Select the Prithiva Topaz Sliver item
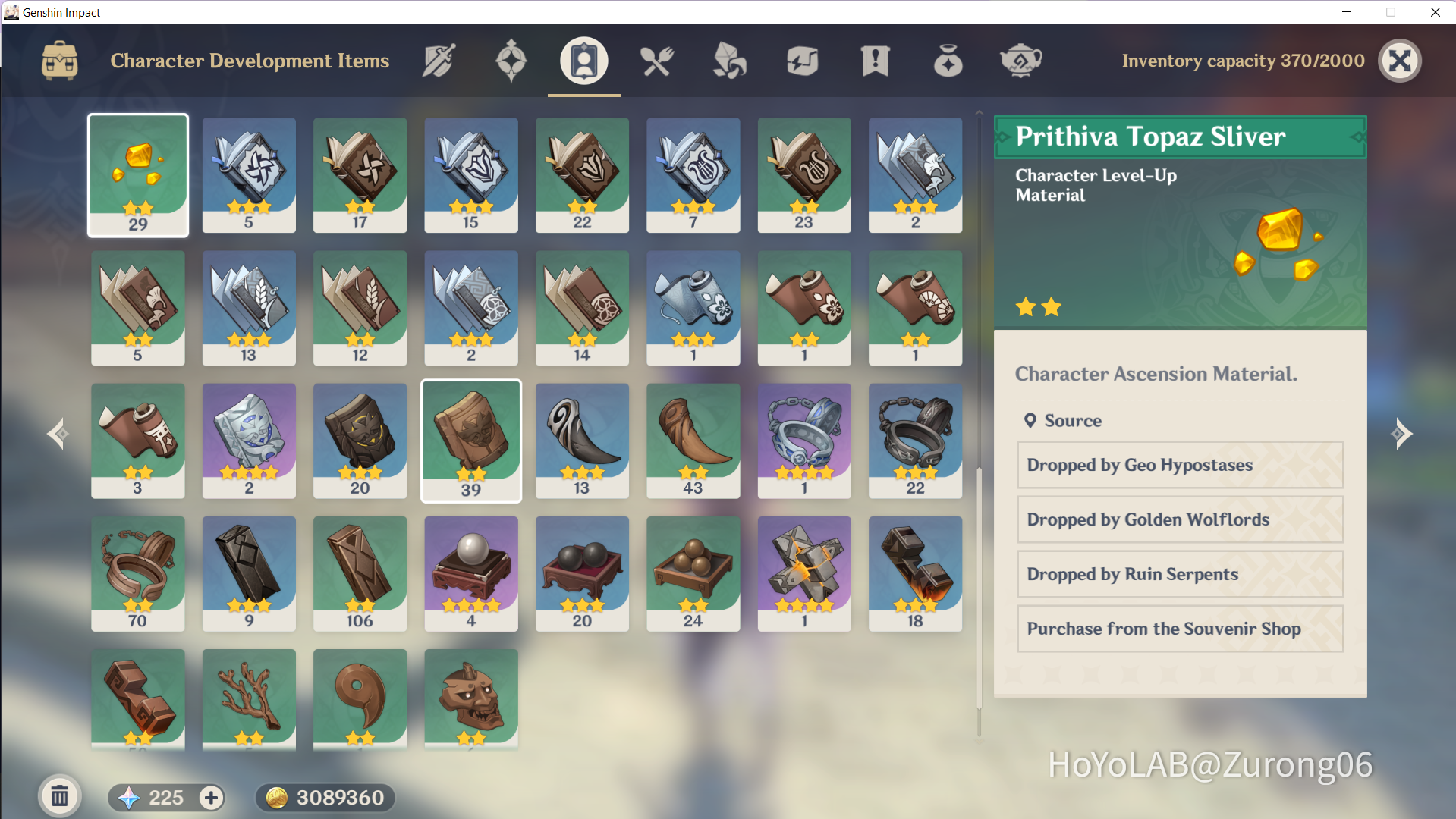Viewport: 1456px width, 819px height. (137, 175)
